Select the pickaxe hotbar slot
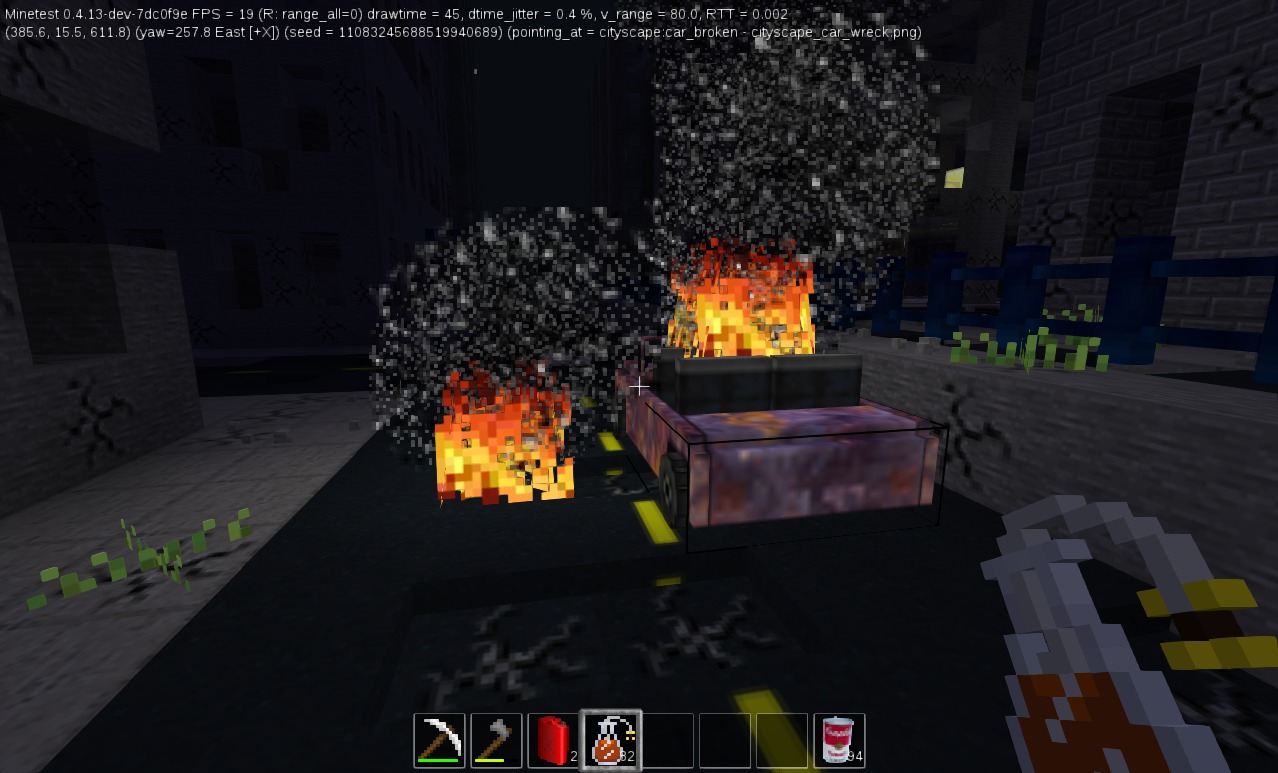 440,740
